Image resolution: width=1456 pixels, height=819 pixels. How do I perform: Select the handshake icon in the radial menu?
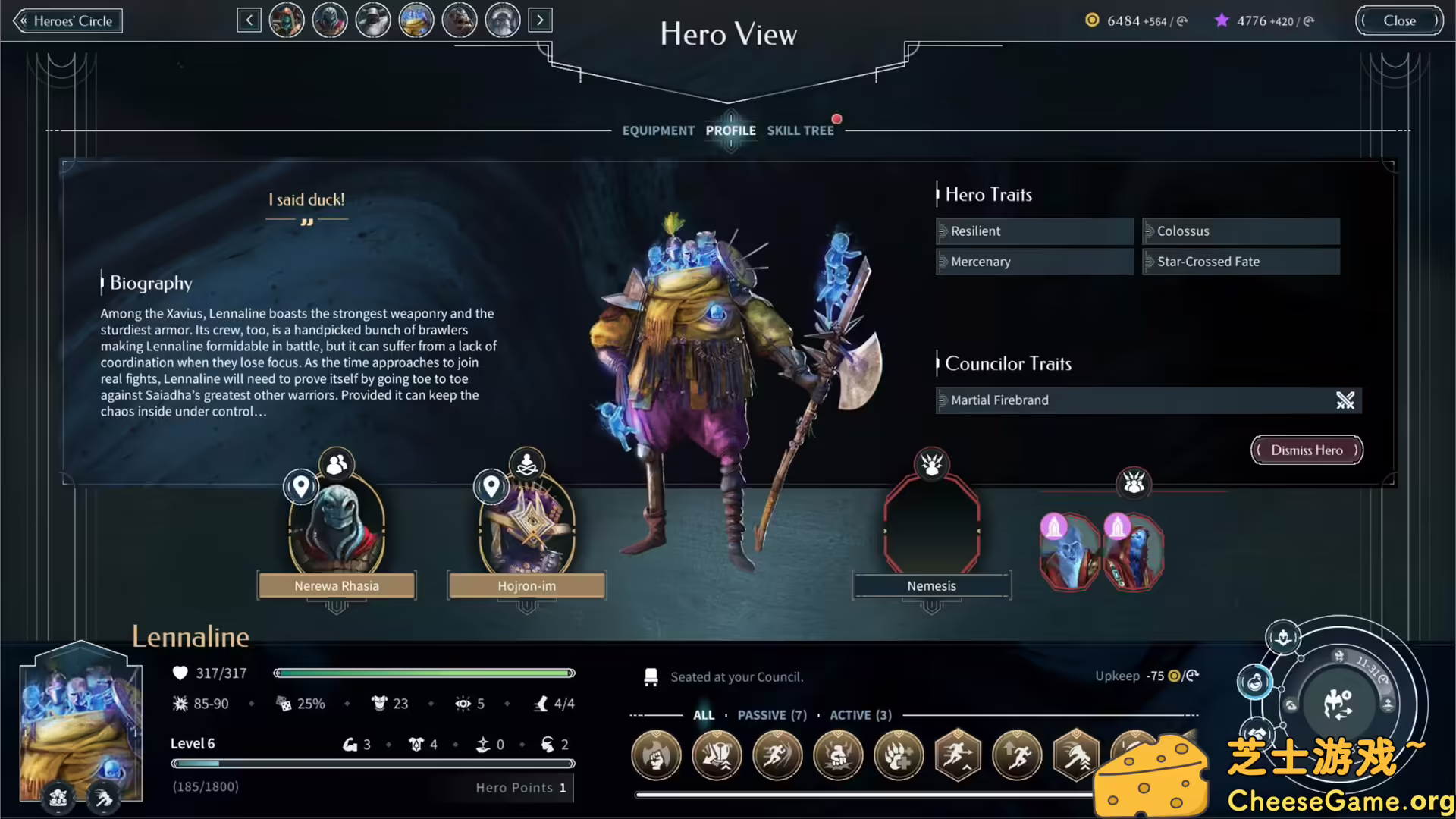pyautogui.click(x=1256, y=731)
